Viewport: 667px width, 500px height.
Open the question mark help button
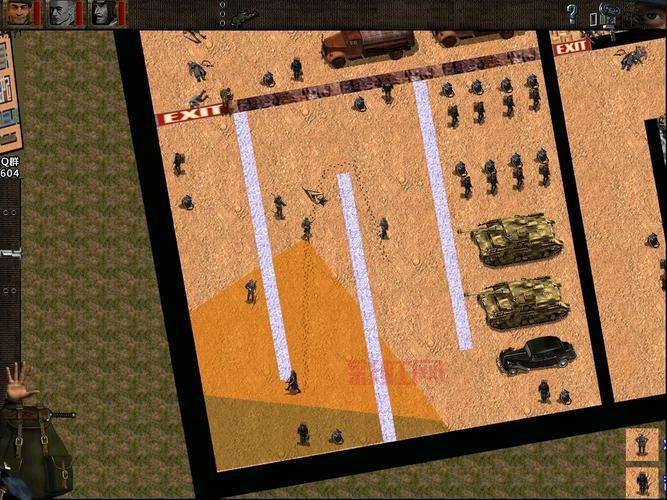pyautogui.click(x=572, y=13)
